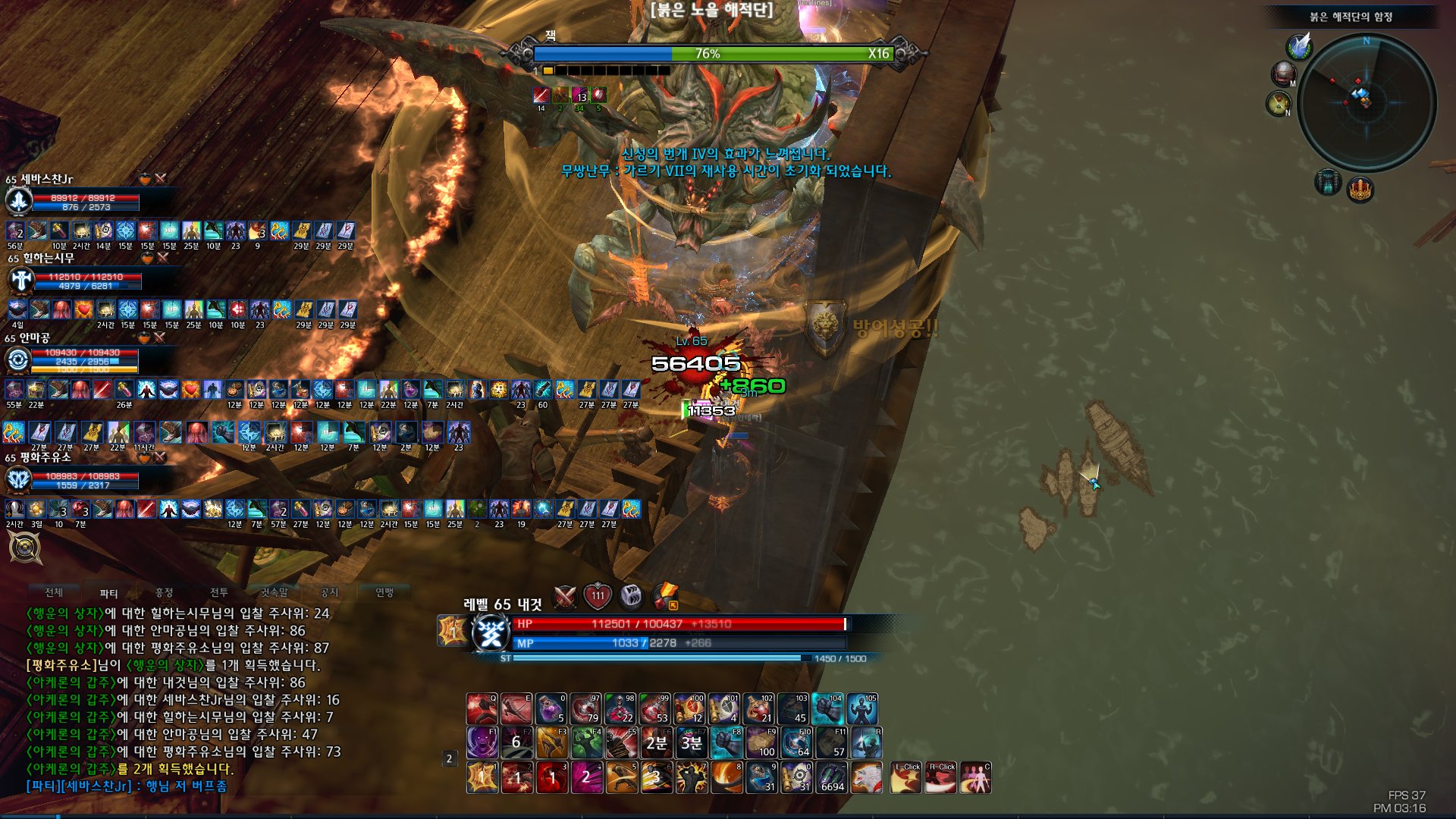The image size is (1456, 819).
Task: Click the circular radar minimap
Action: [1366, 102]
